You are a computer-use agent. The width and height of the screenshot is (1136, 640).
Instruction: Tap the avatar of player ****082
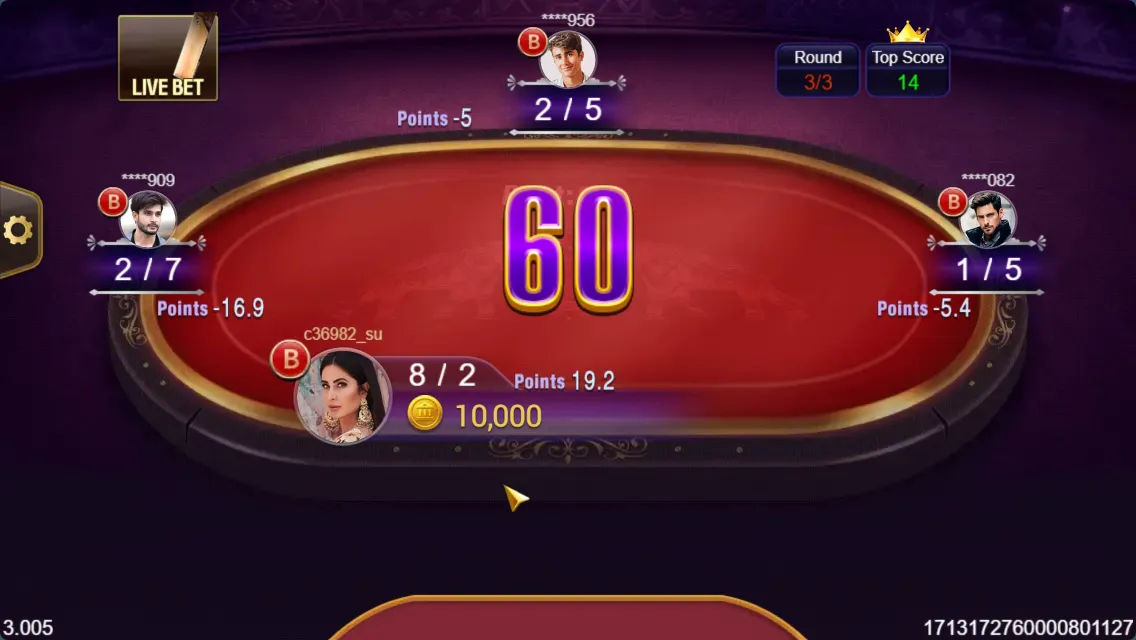pos(987,219)
